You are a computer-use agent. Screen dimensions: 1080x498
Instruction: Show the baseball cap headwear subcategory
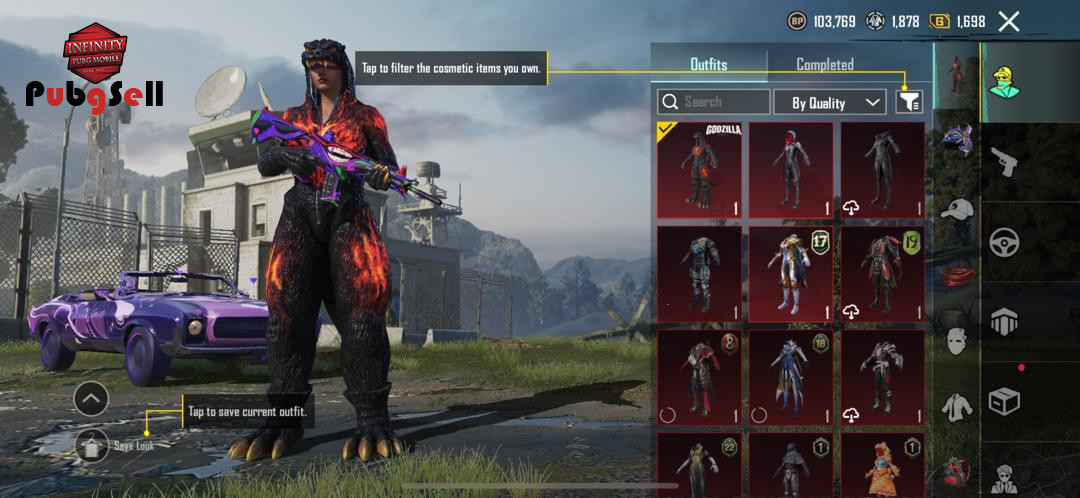[957, 209]
